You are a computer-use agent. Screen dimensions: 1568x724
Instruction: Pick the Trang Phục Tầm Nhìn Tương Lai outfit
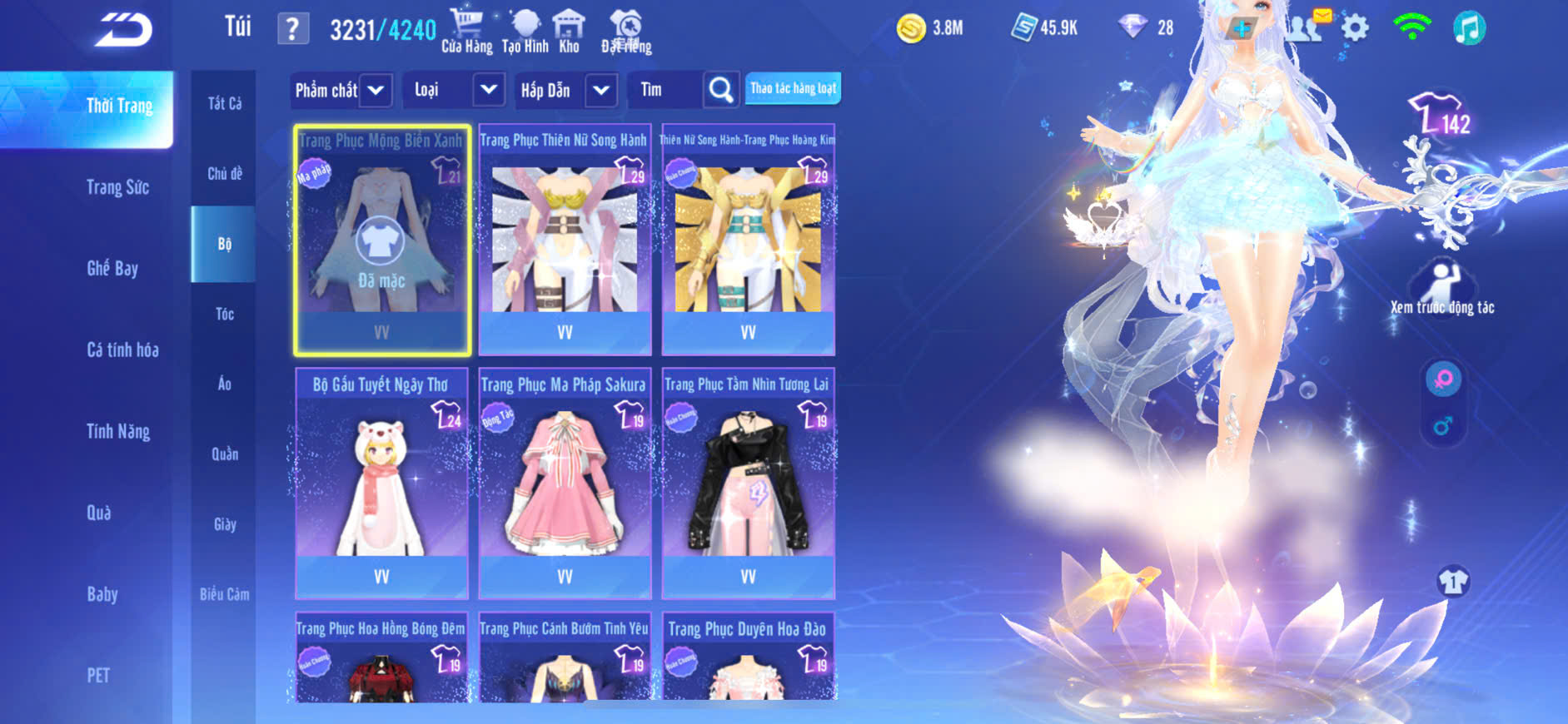point(748,483)
